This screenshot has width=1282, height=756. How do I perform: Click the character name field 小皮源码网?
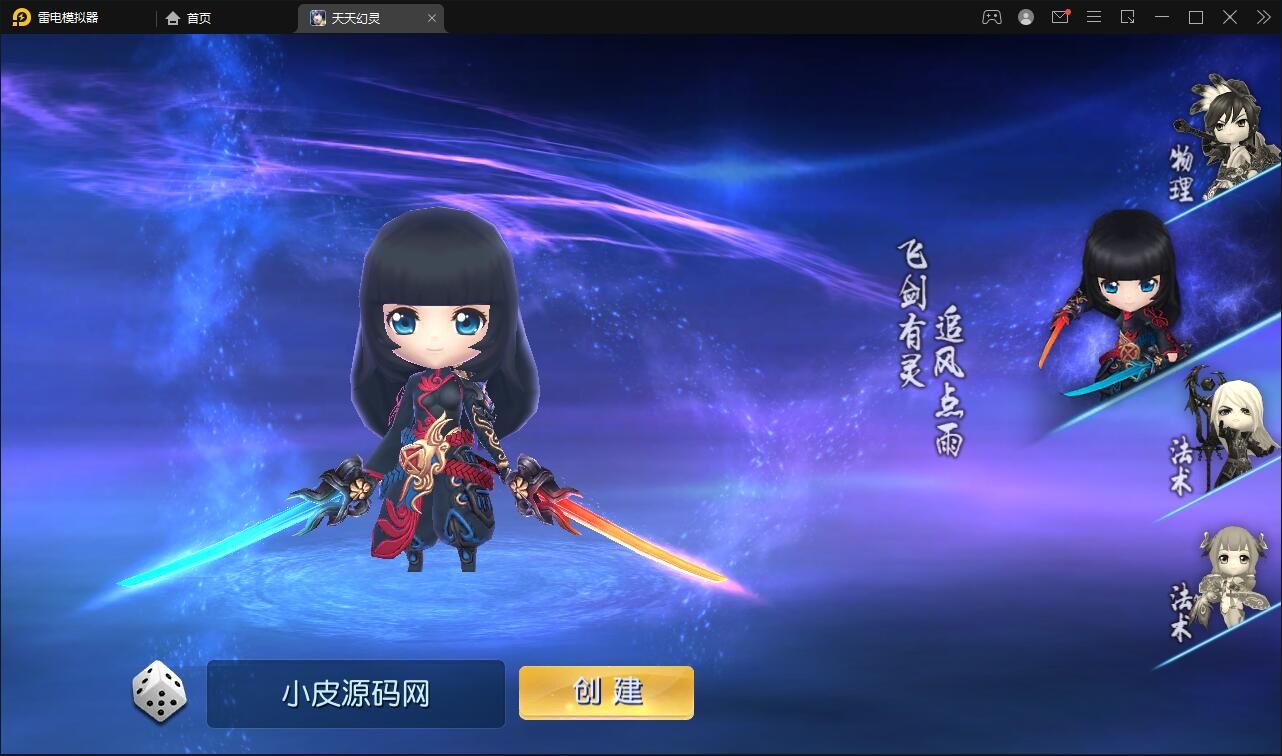tap(355, 693)
